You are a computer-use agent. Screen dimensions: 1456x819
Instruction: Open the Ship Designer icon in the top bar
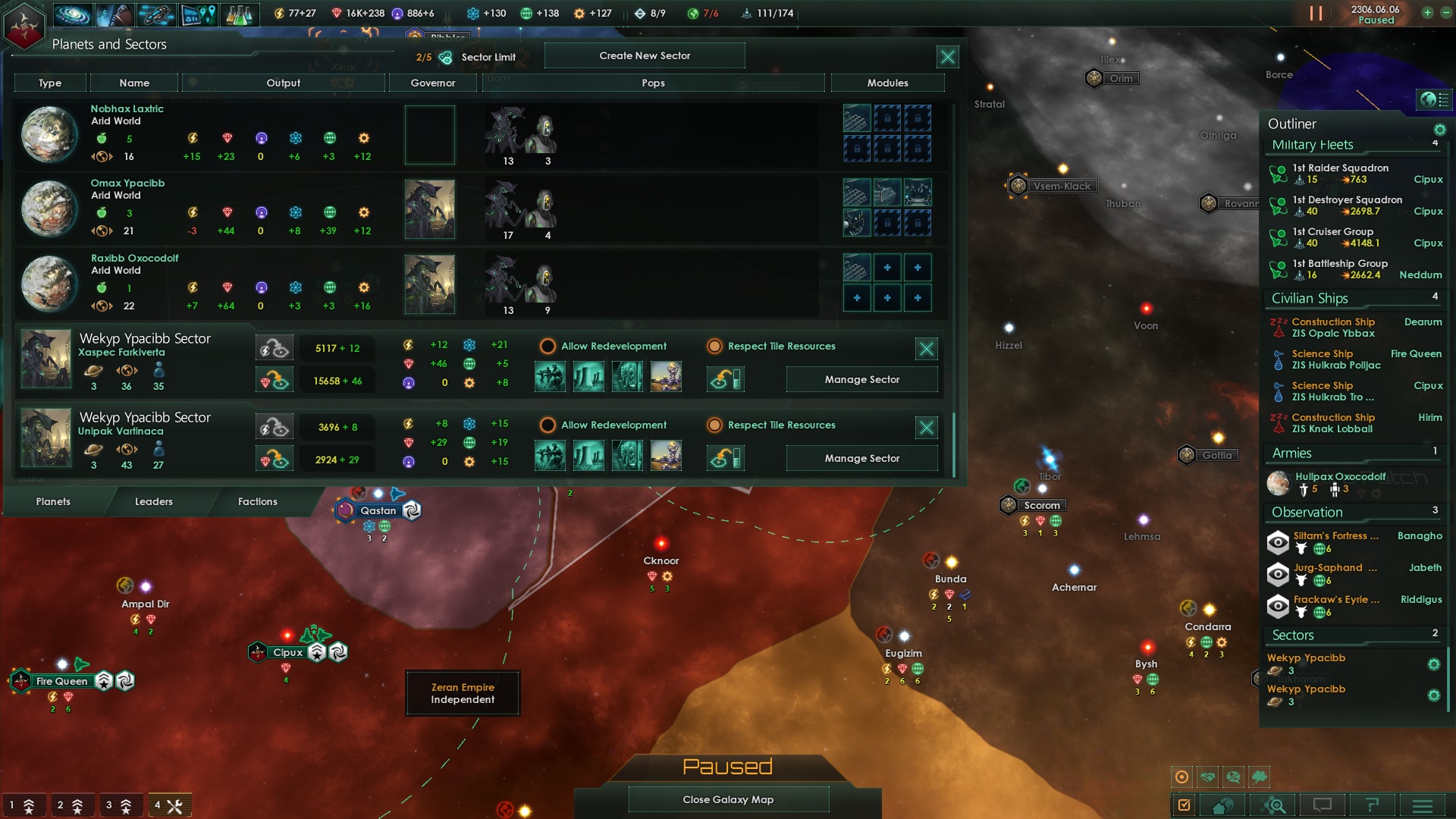[x=155, y=14]
